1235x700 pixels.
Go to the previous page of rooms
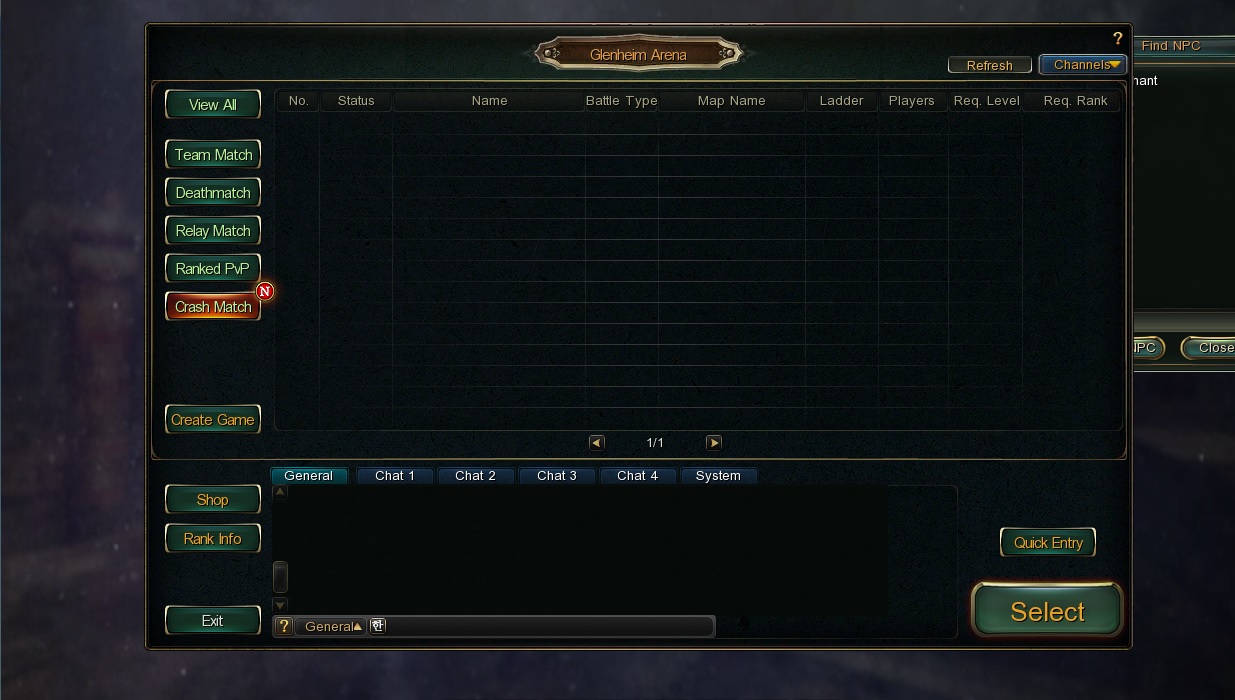[x=597, y=442]
